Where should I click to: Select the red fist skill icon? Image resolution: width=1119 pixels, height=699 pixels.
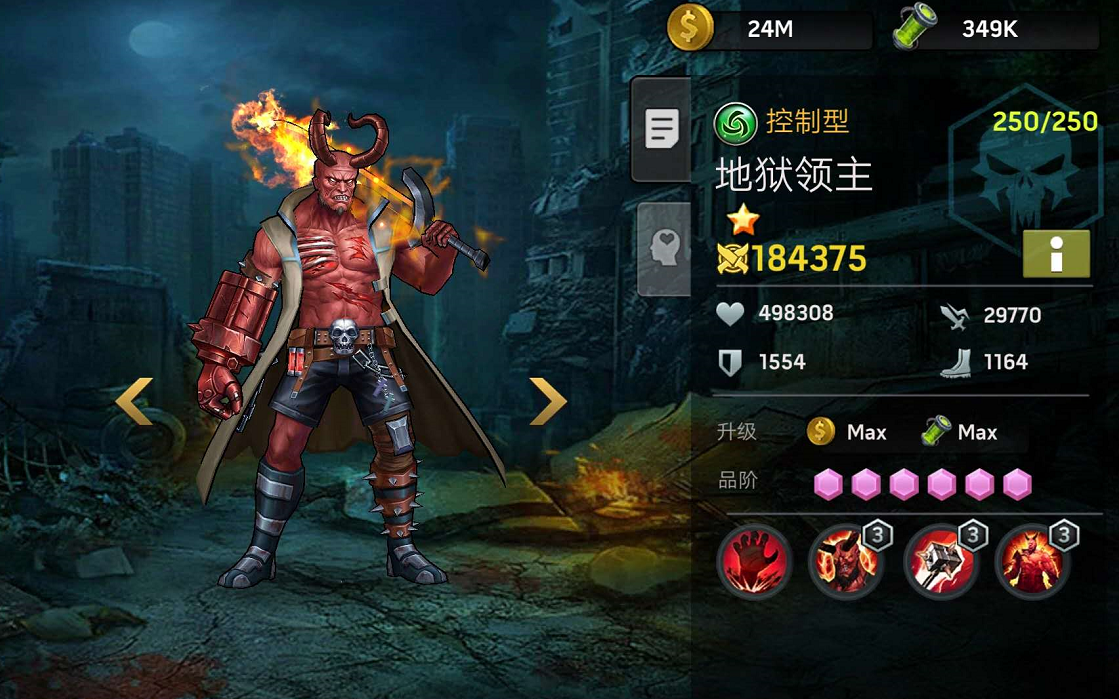(x=754, y=561)
